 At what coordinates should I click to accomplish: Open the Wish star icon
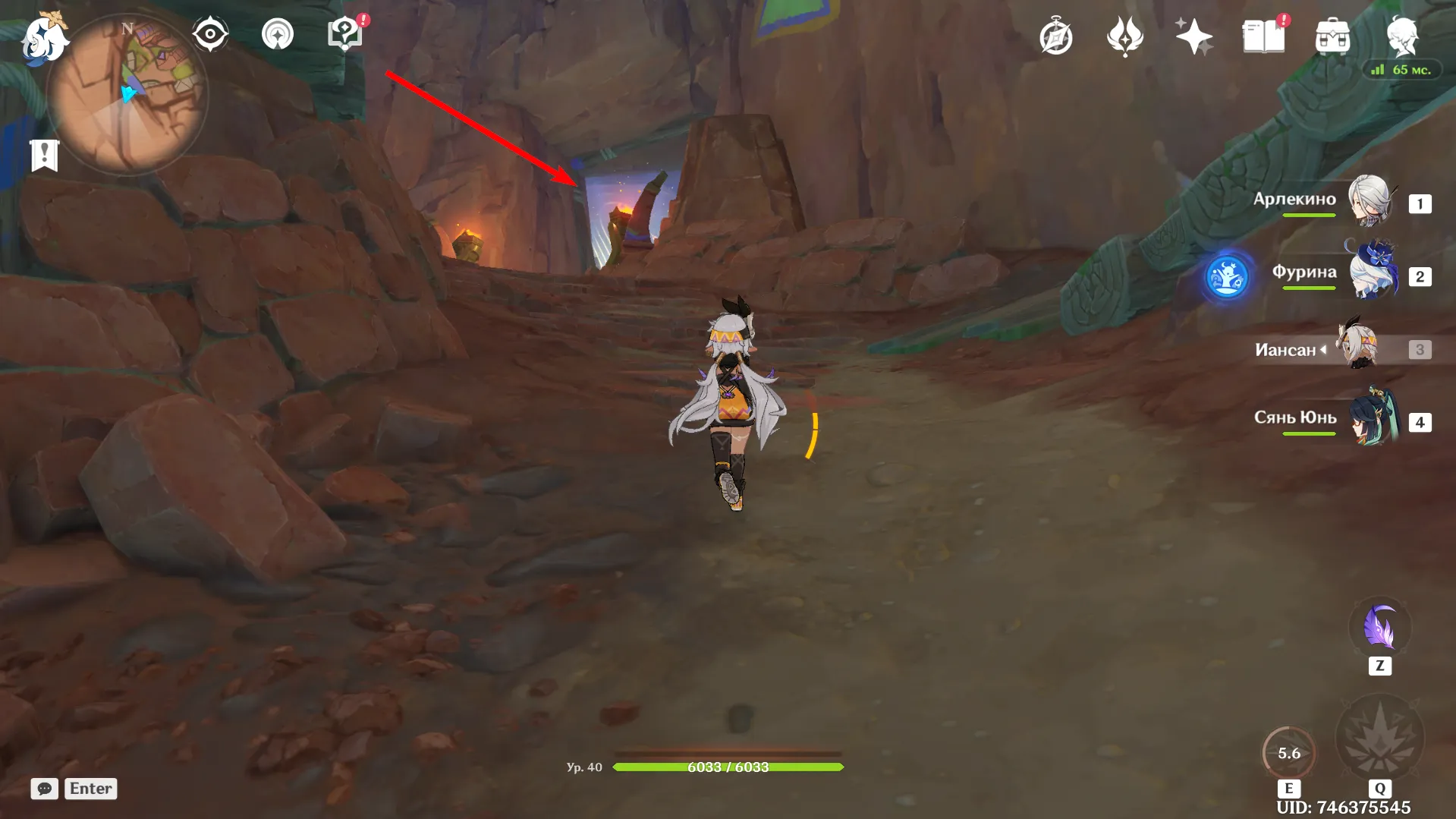point(1193,36)
